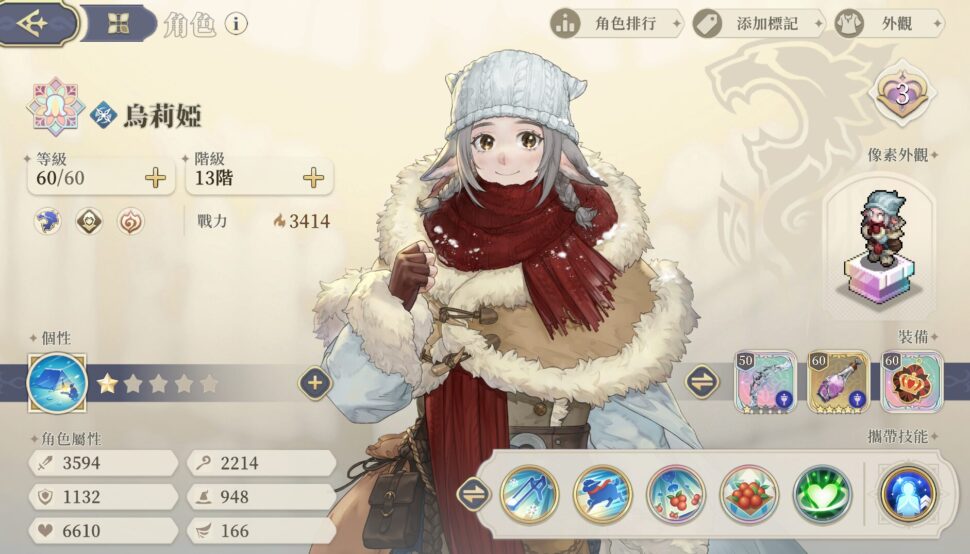Select the green heart healing skill
970x554 pixels.
coord(822,494)
